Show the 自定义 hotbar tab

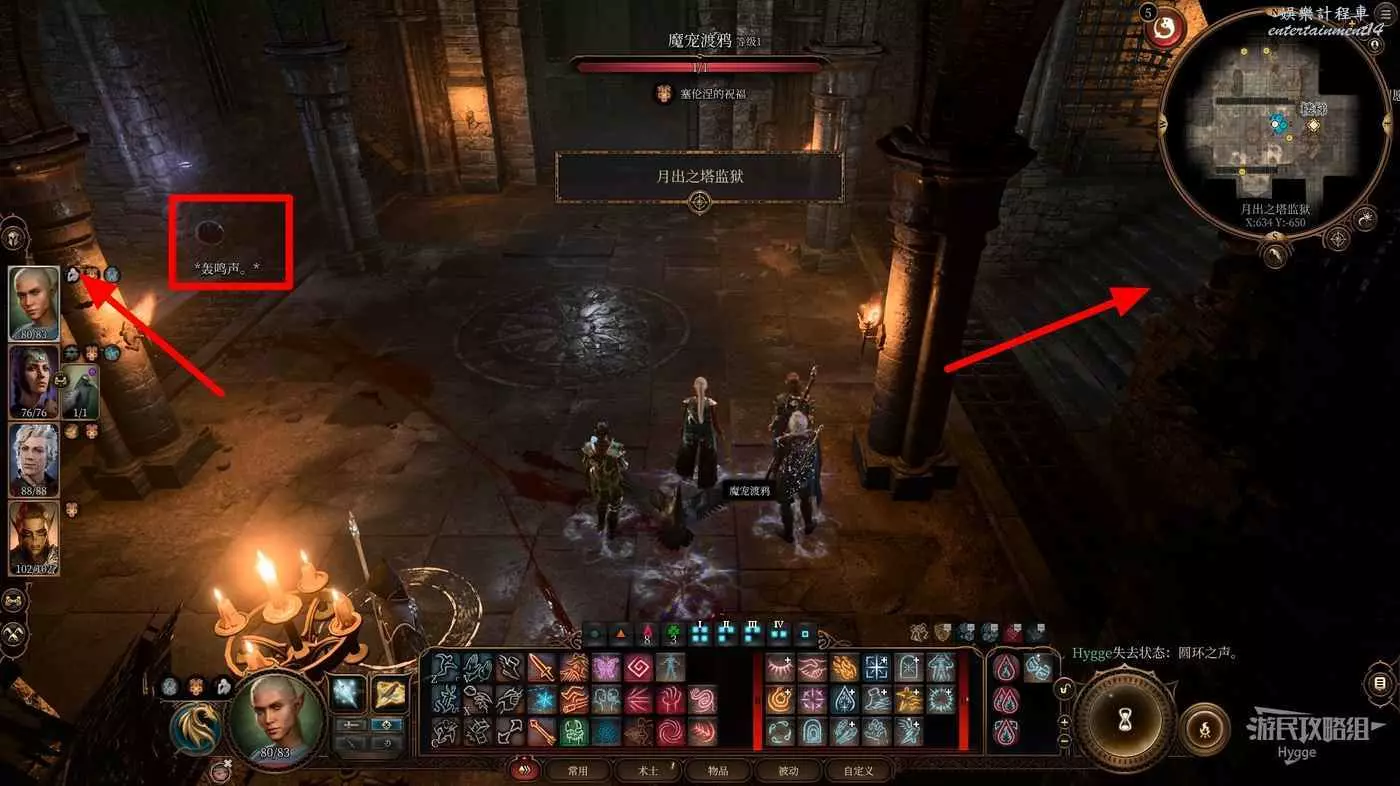coord(858,771)
